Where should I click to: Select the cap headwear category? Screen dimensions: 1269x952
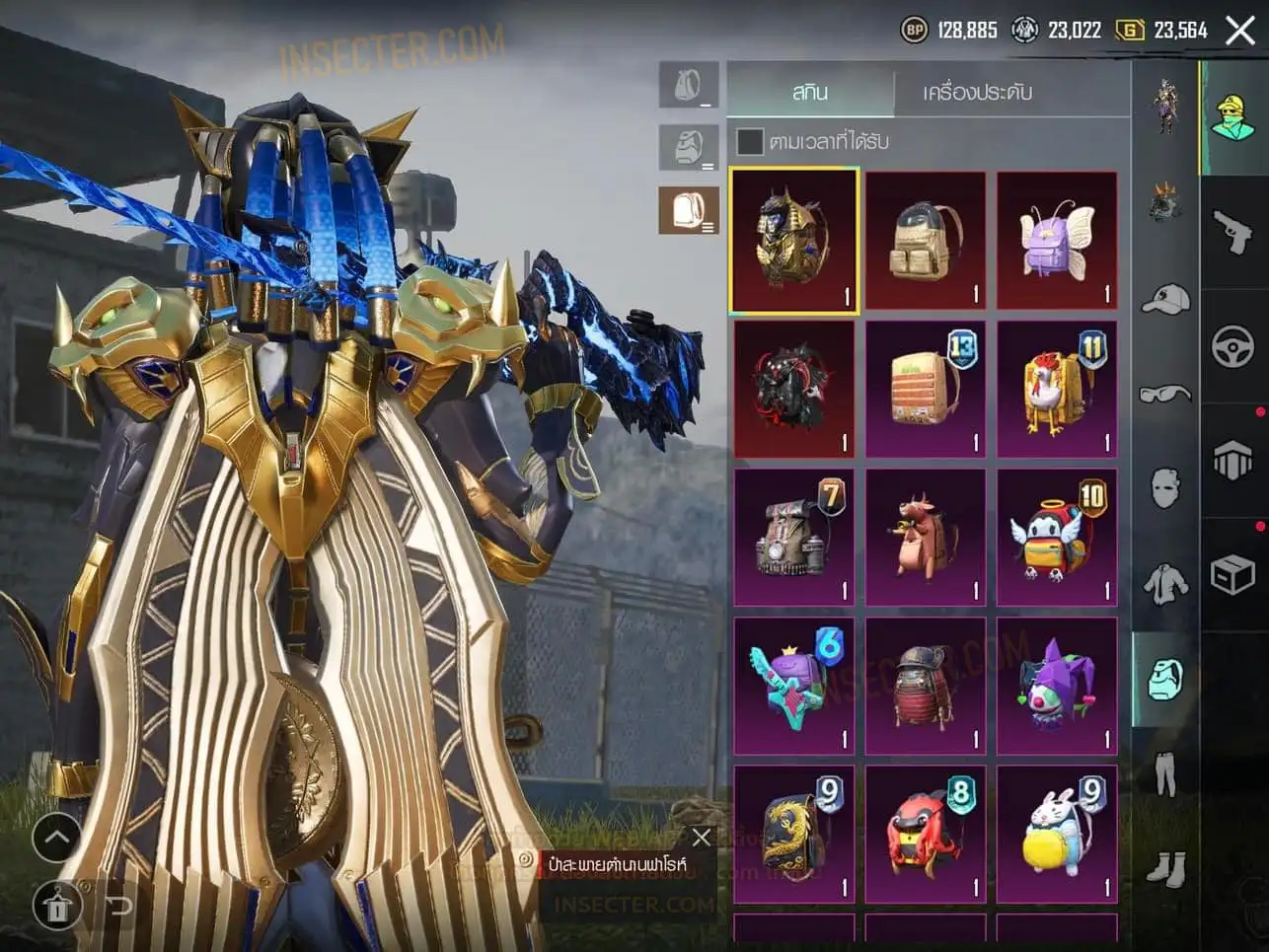[x=1165, y=298]
